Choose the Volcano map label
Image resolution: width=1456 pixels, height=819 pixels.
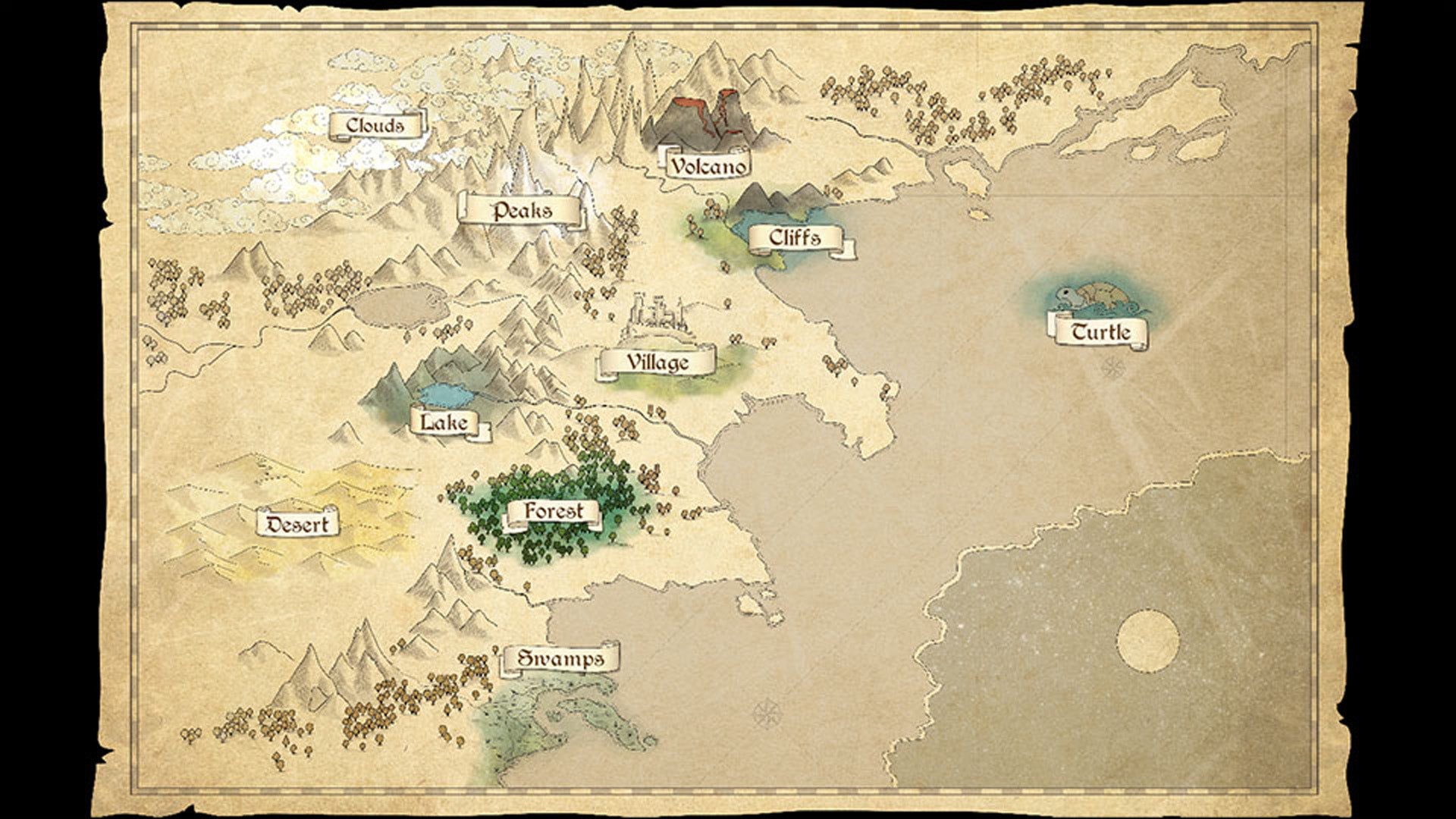[708, 165]
